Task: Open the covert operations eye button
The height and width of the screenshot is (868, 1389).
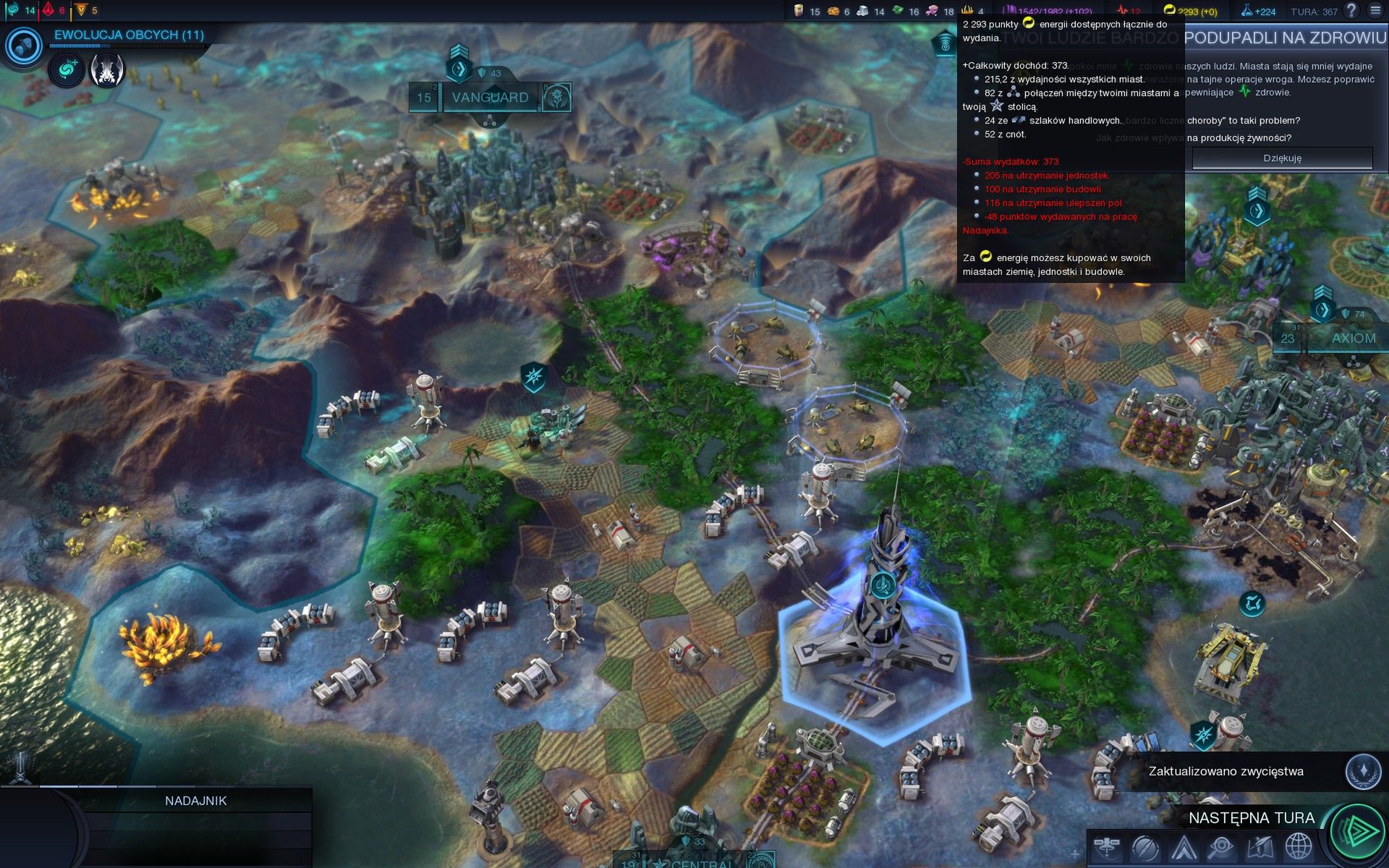Action: (1221, 846)
